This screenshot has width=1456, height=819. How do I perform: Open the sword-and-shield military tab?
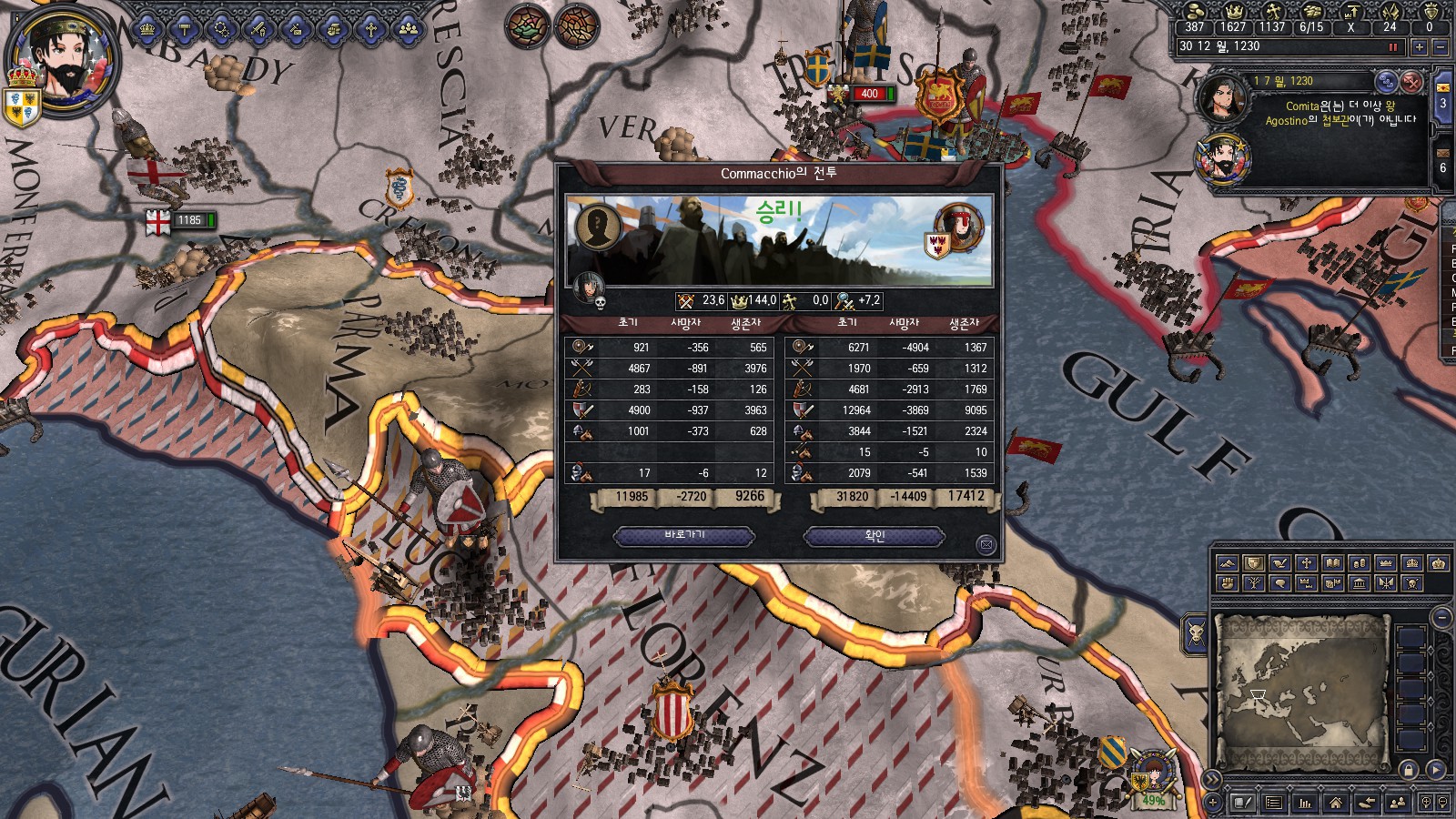[259, 29]
